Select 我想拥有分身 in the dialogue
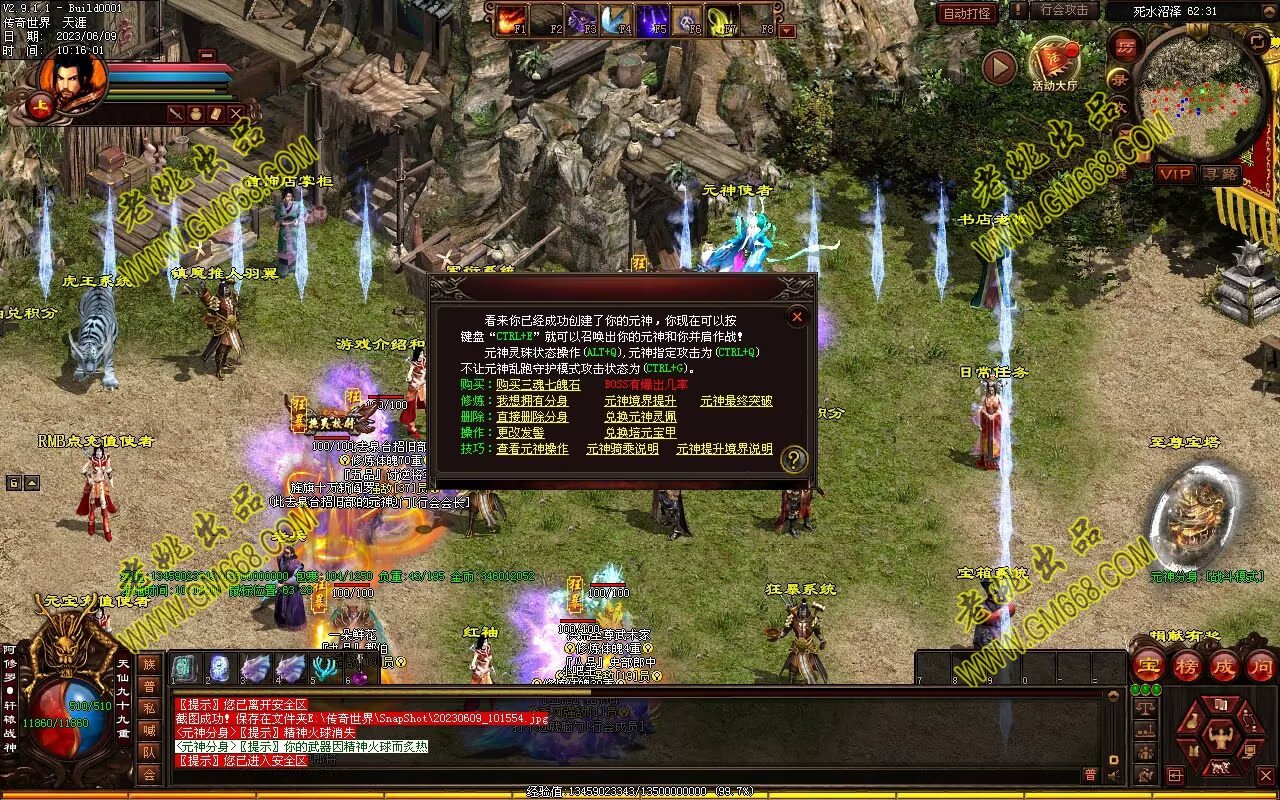The image size is (1280, 800). coord(532,401)
